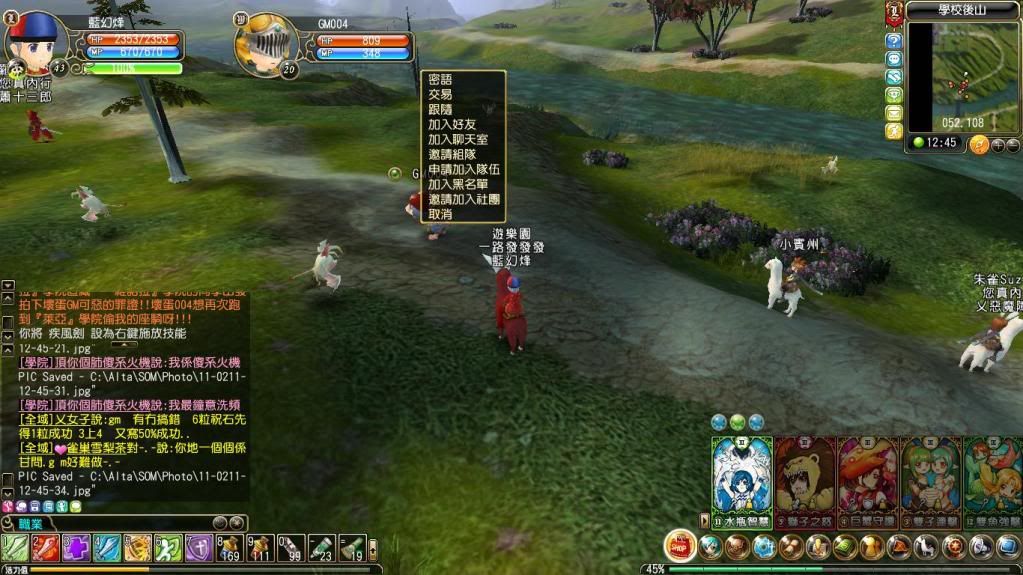Zoom out the minimap with minus button
Image resolution: width=1023 pixels, height=575 pixels.
pos(1012,145)
